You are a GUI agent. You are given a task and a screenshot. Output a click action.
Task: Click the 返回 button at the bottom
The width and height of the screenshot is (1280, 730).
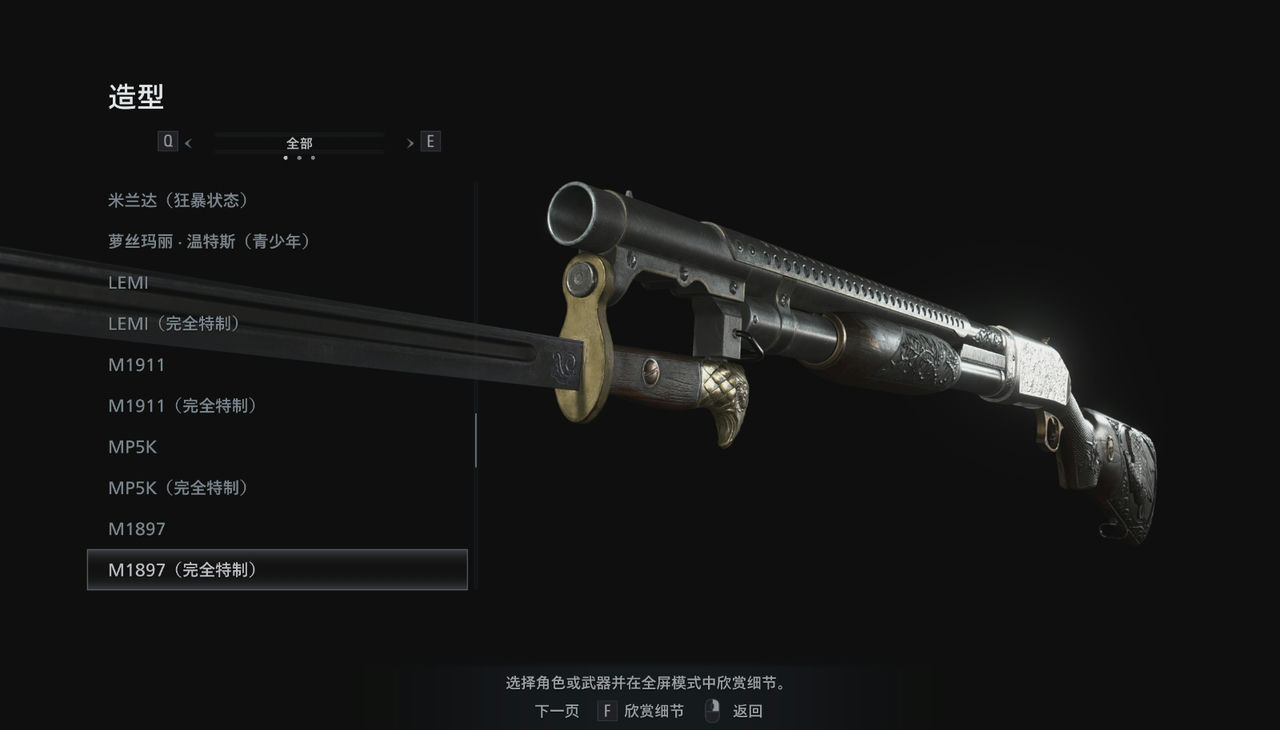pyautogui.click(x=746, y=710)
